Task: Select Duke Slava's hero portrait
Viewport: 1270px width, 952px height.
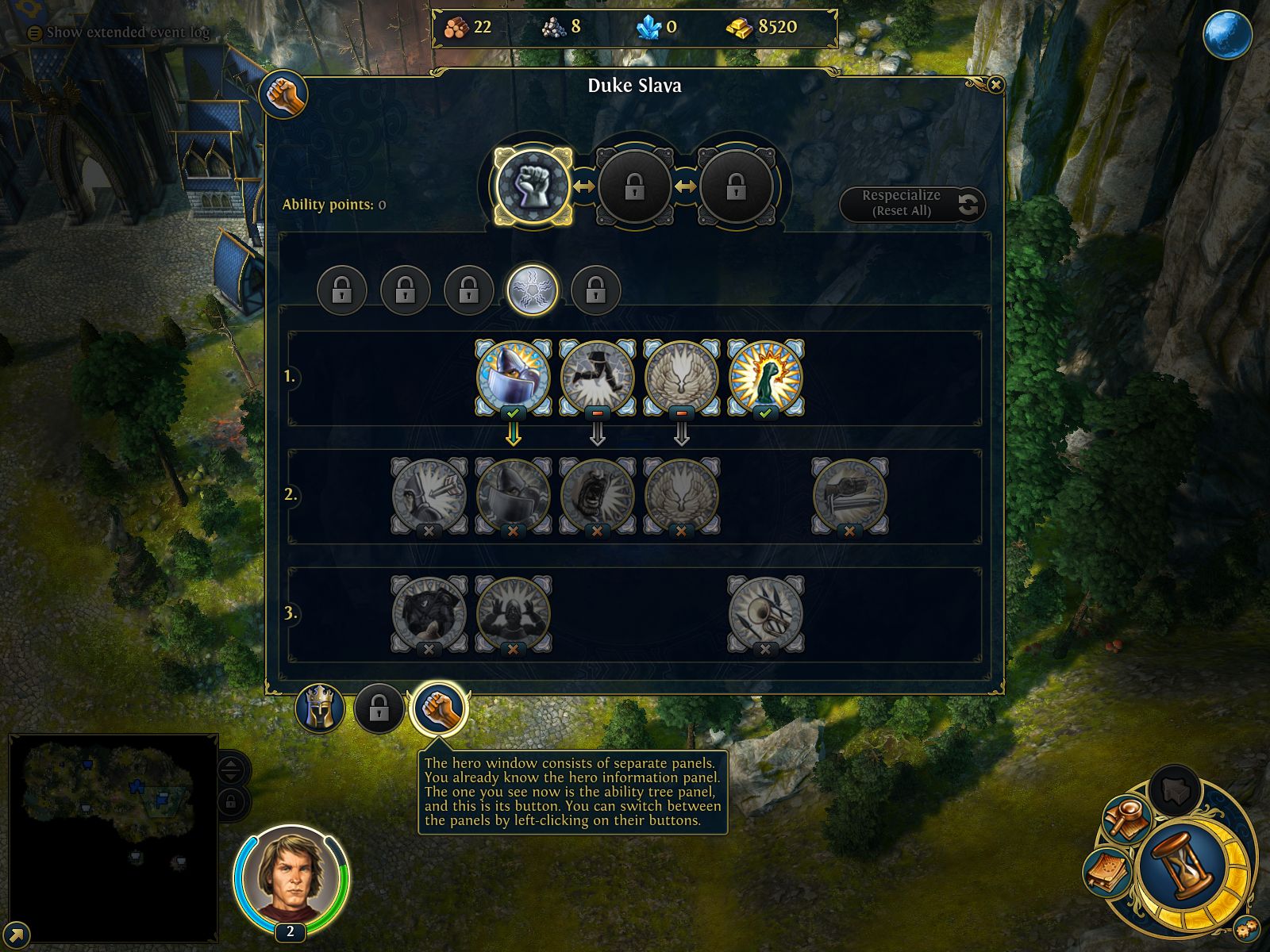Action: pos(291,877)
